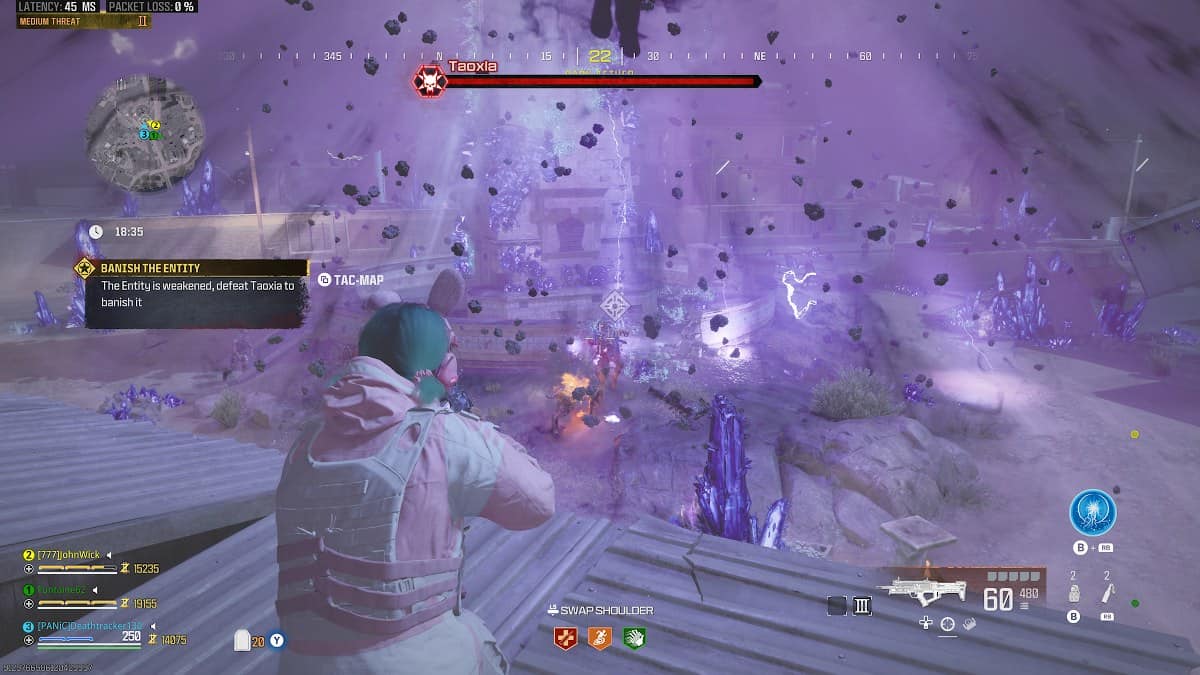Screen dimensions: 1200x675
Task: Click the green perk icon
Action: point(633,637)
